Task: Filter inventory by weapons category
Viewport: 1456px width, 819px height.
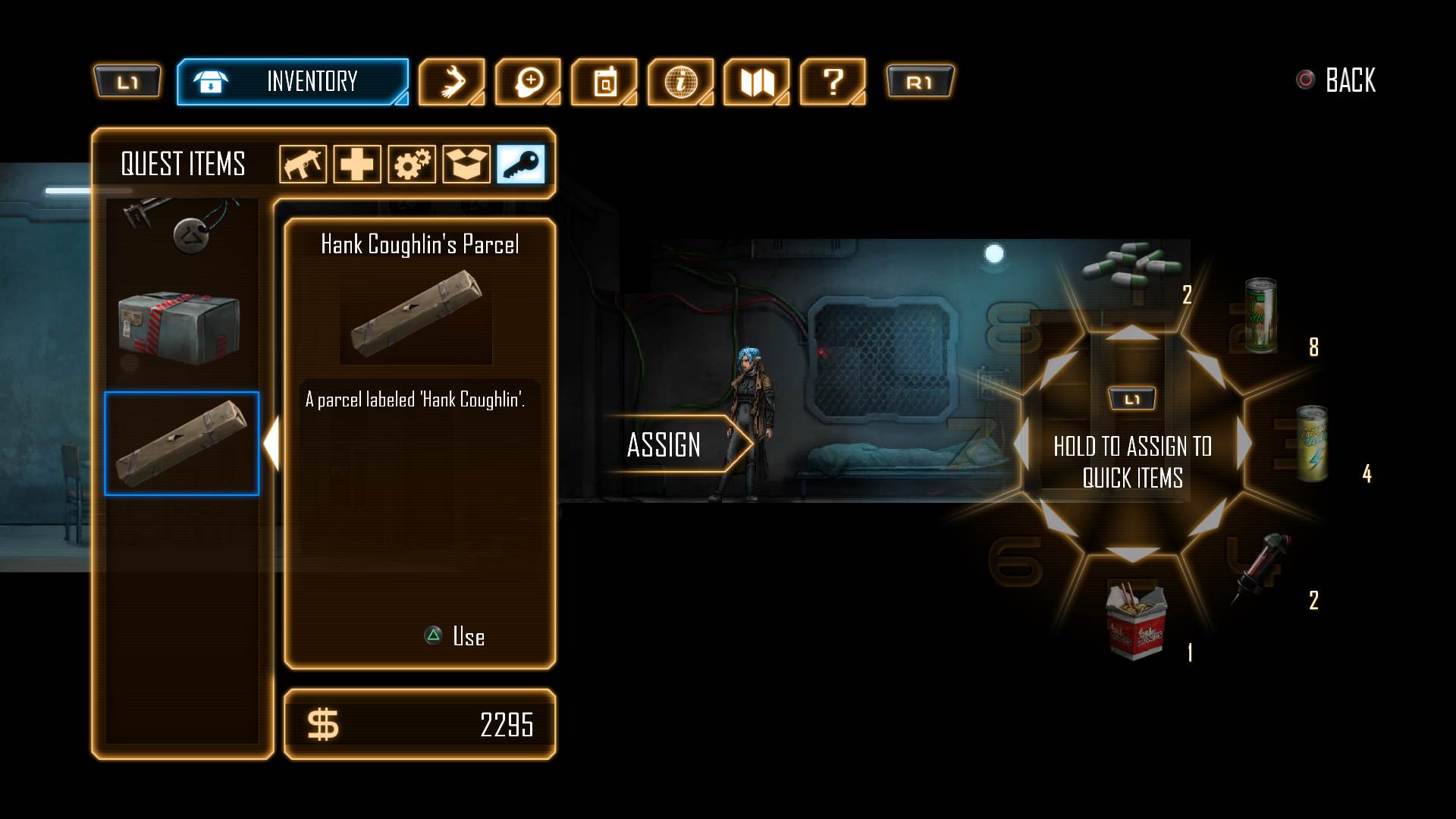Action: [x=303, y=164]
